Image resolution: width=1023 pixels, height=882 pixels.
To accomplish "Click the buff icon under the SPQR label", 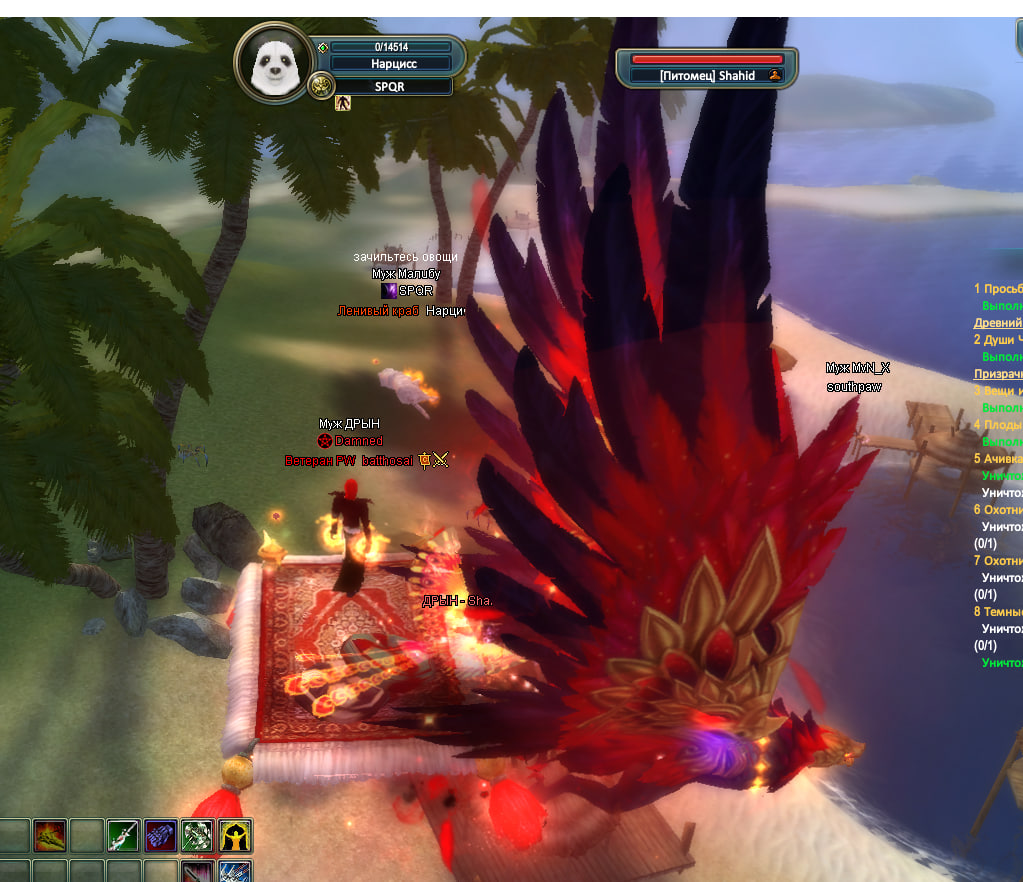I will point(343,103).
